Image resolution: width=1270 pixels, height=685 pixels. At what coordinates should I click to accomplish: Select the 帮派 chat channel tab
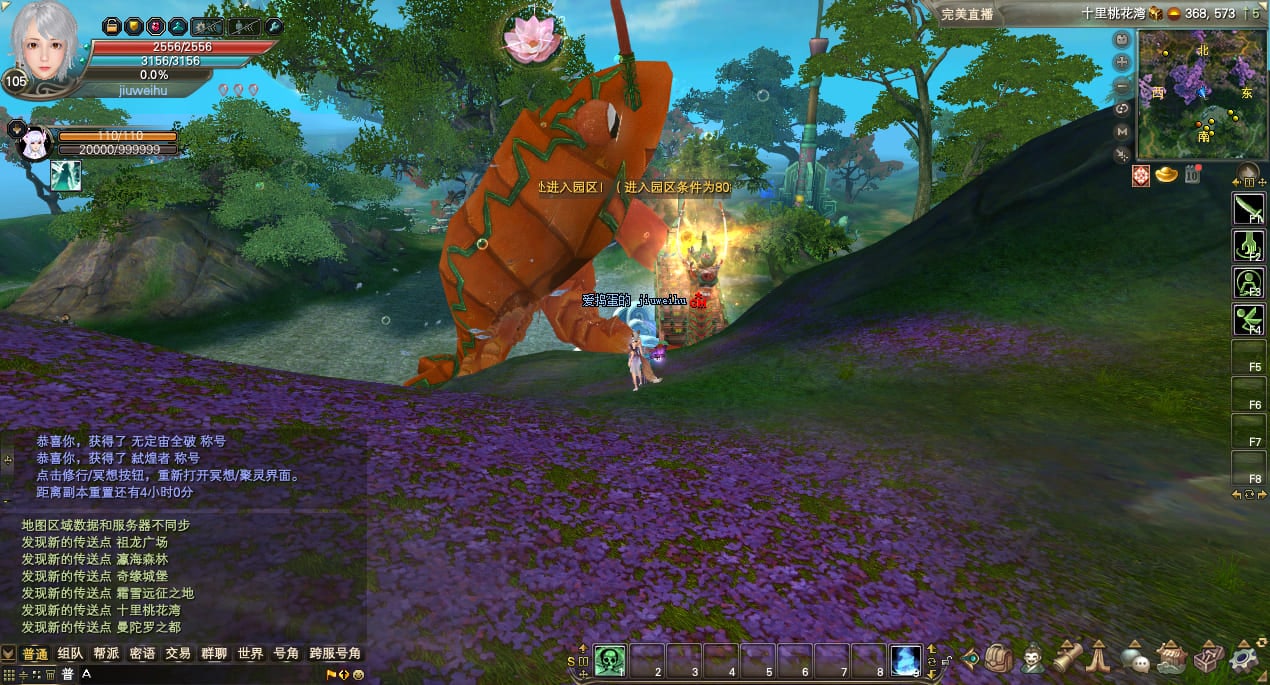tap(106, 654)
